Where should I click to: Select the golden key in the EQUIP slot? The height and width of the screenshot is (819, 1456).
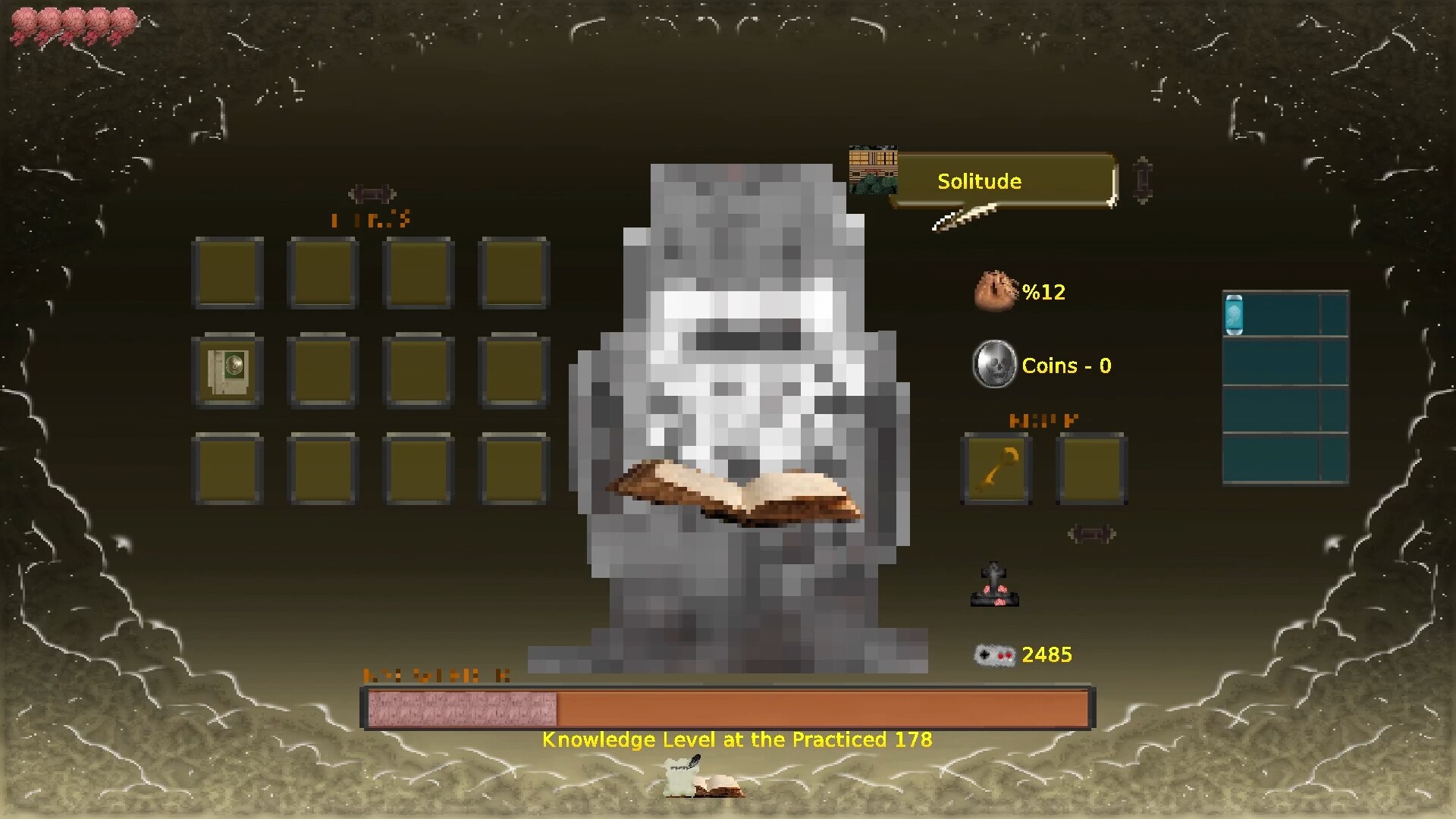(x=996, y=468)
